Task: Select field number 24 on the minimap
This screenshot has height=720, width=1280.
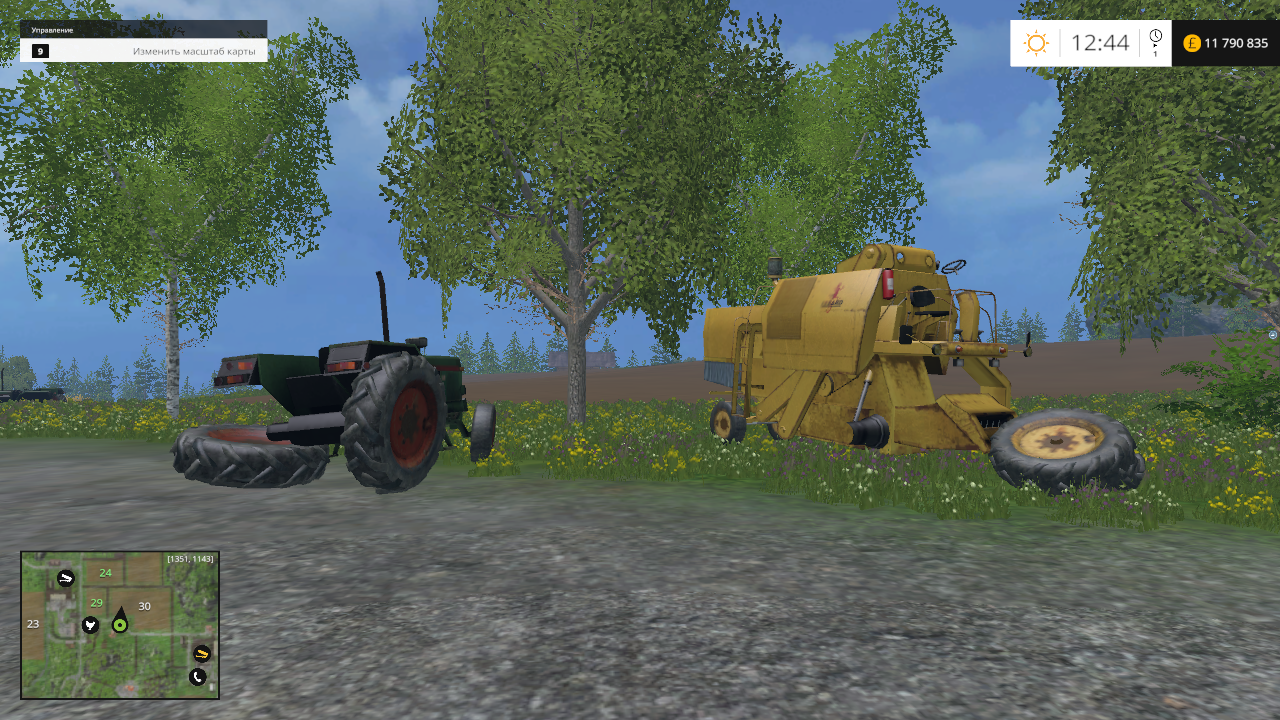Action: click(106, 573)
